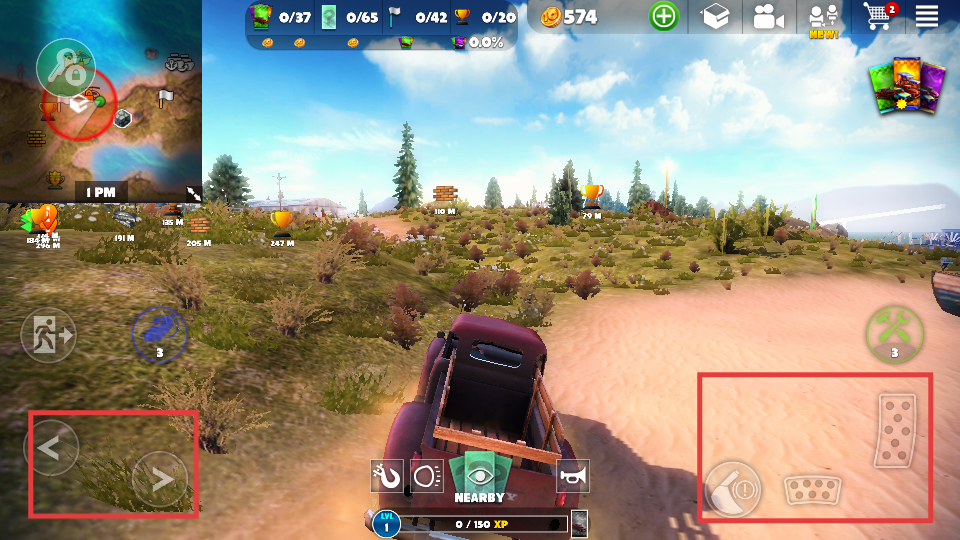Apply the brake pedal

pyautogui.click(x=813, y=490)
